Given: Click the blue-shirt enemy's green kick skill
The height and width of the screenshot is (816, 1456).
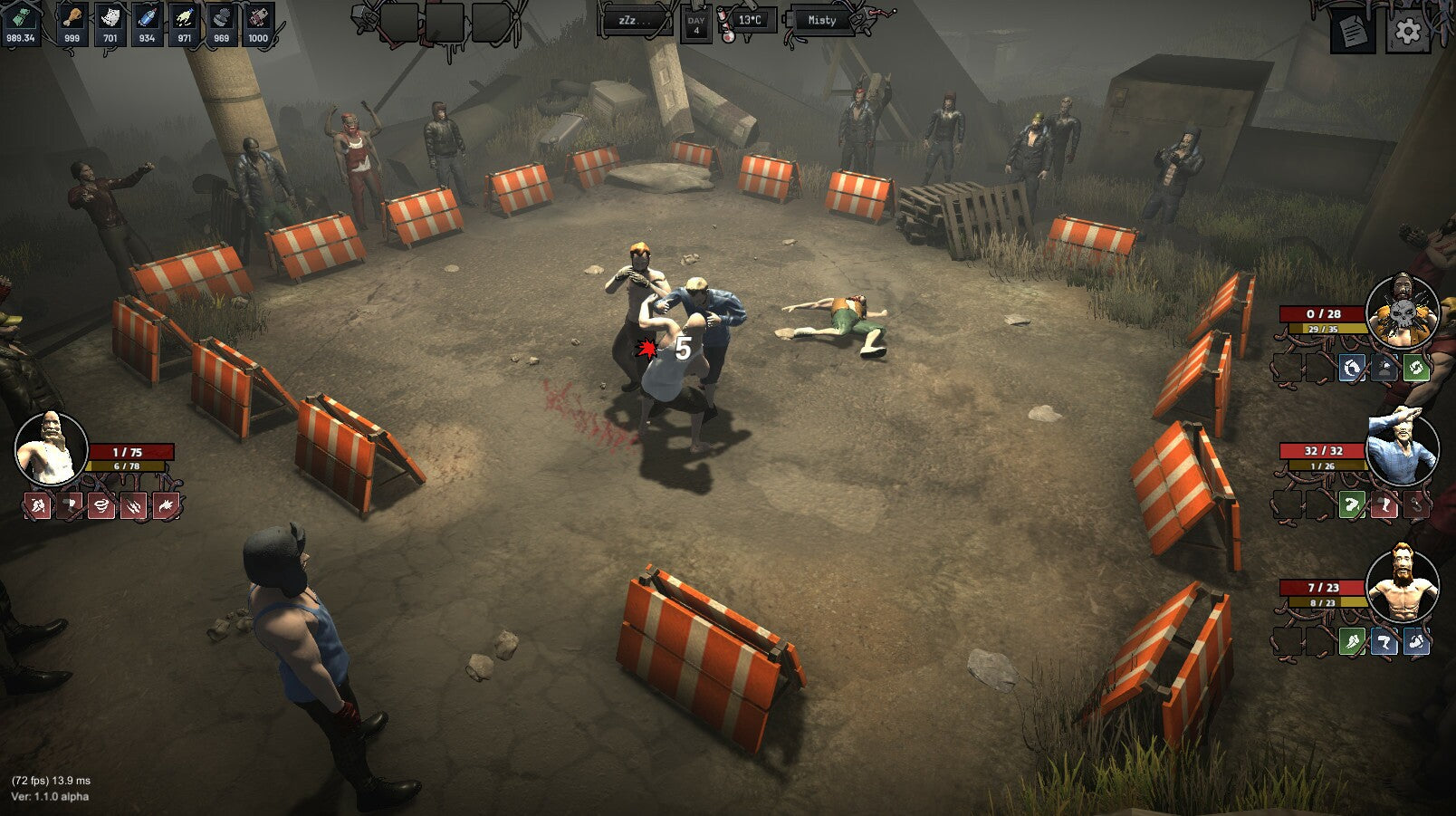Looking at the screenshot, I should pos(1351,504).
